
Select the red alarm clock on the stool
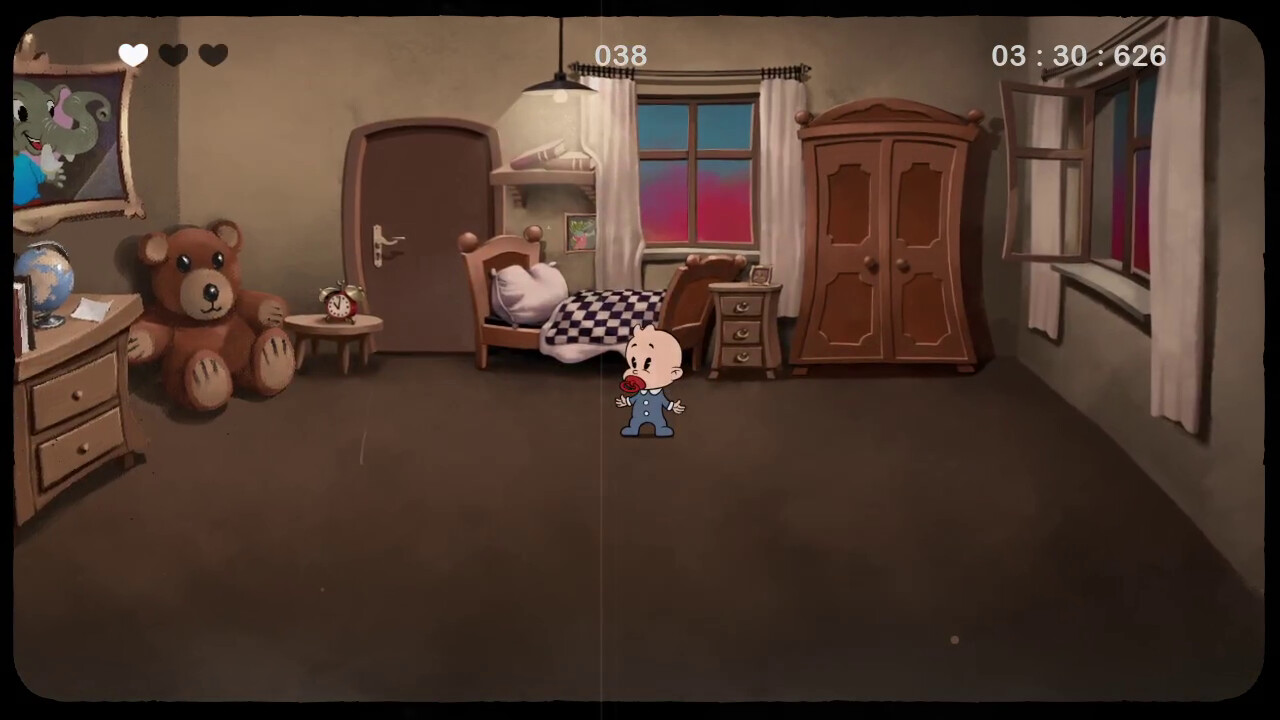click(337, 303)
